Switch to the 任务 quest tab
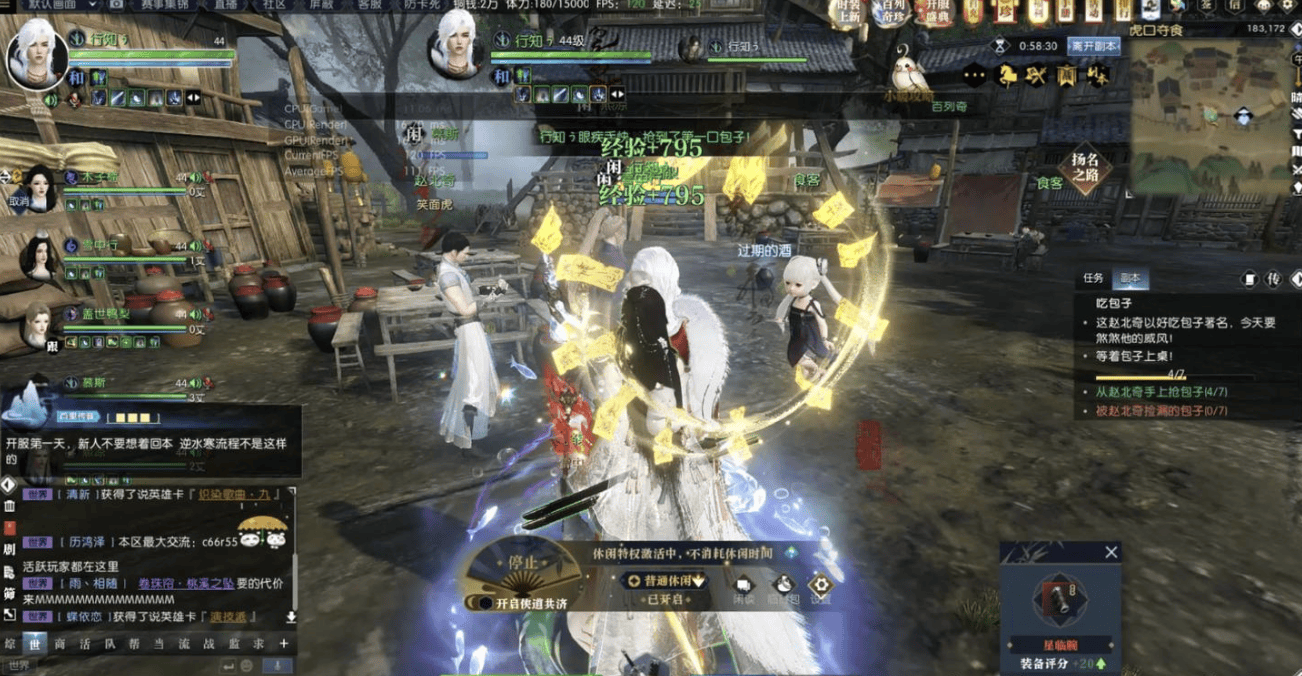Viewport: 1302px width, 676px height. (1093, 279)
